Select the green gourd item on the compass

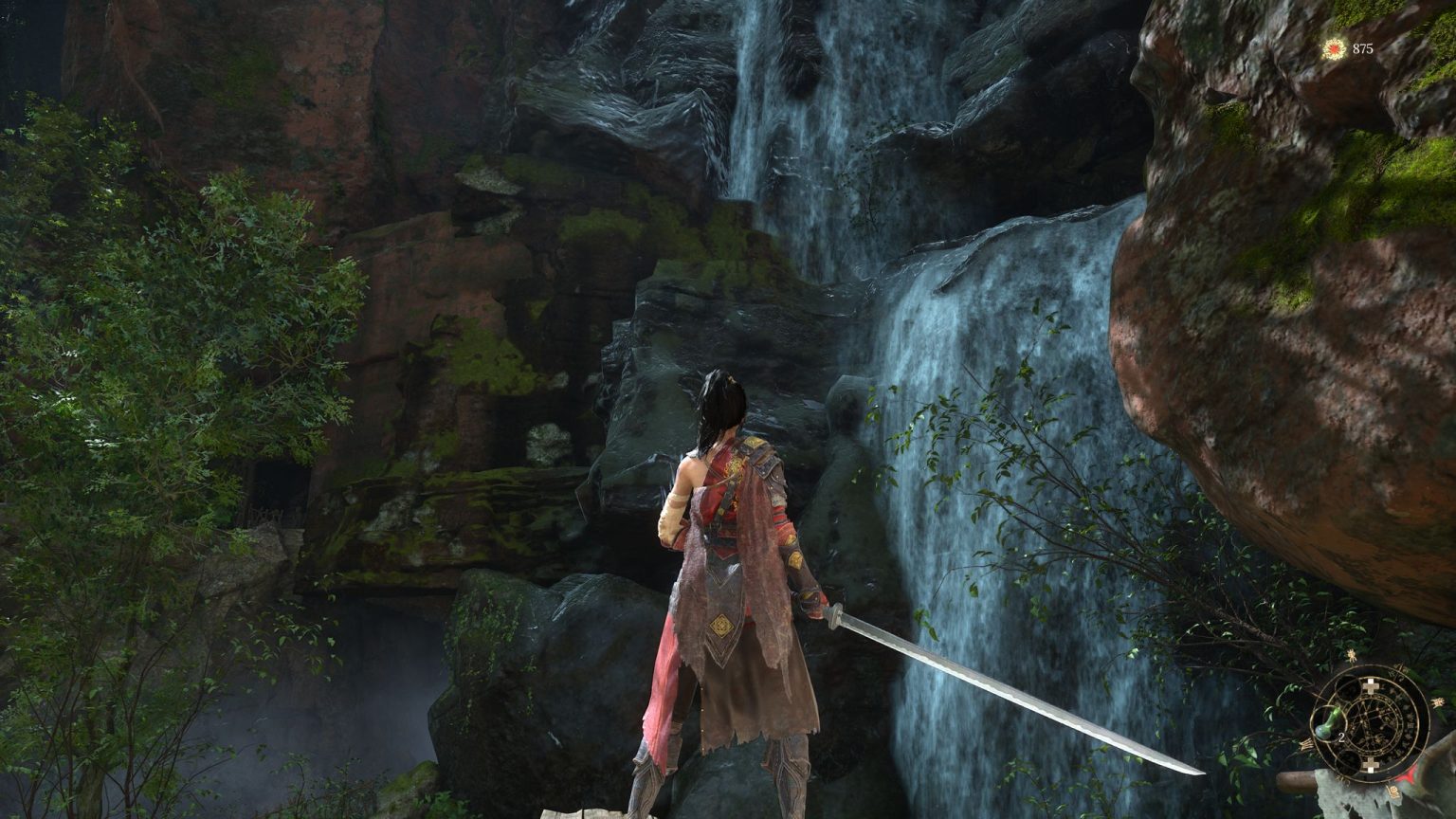coord(1329,724)
